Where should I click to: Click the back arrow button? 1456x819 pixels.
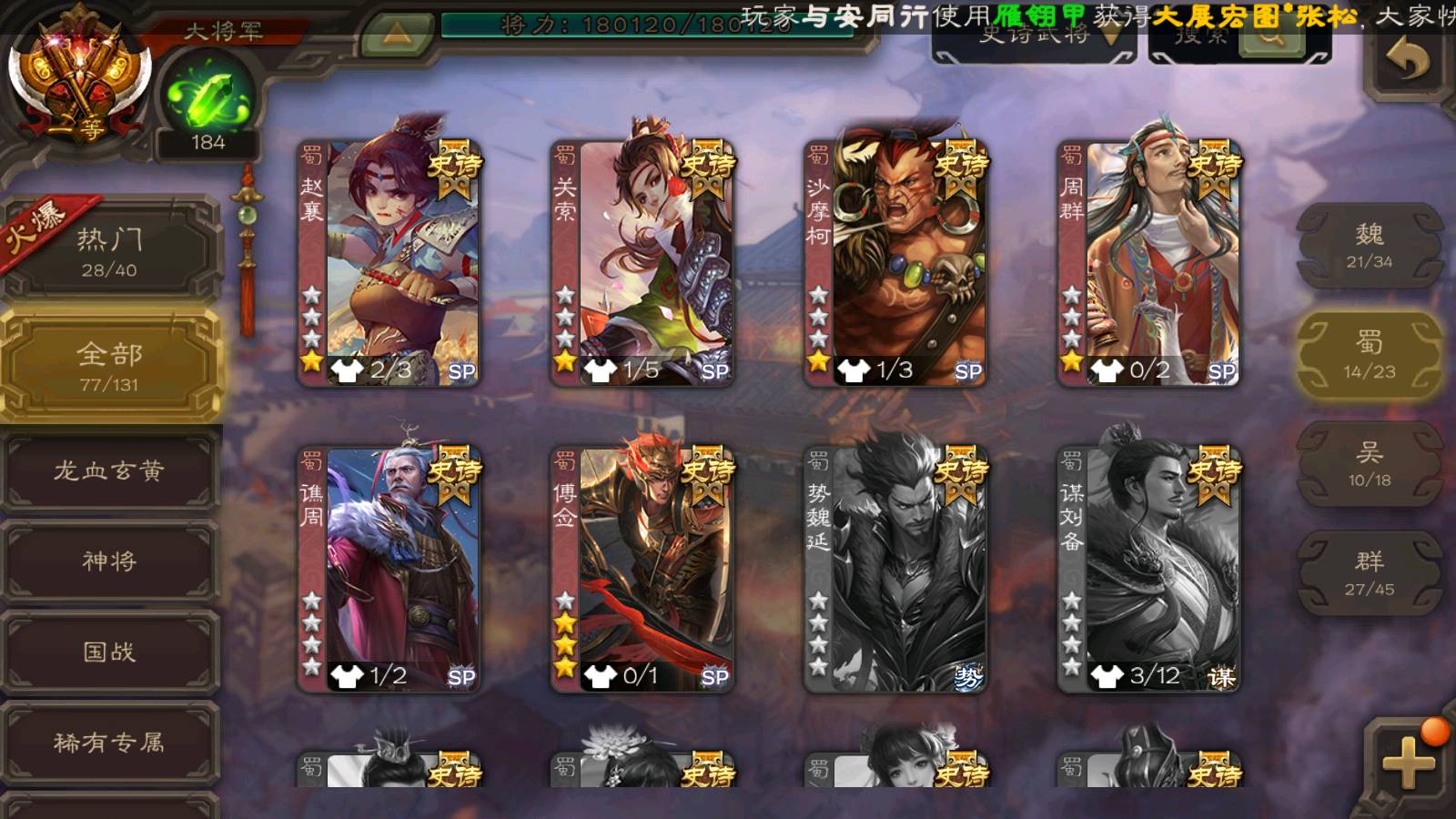pyautogui.click(x=1408, y=61)
